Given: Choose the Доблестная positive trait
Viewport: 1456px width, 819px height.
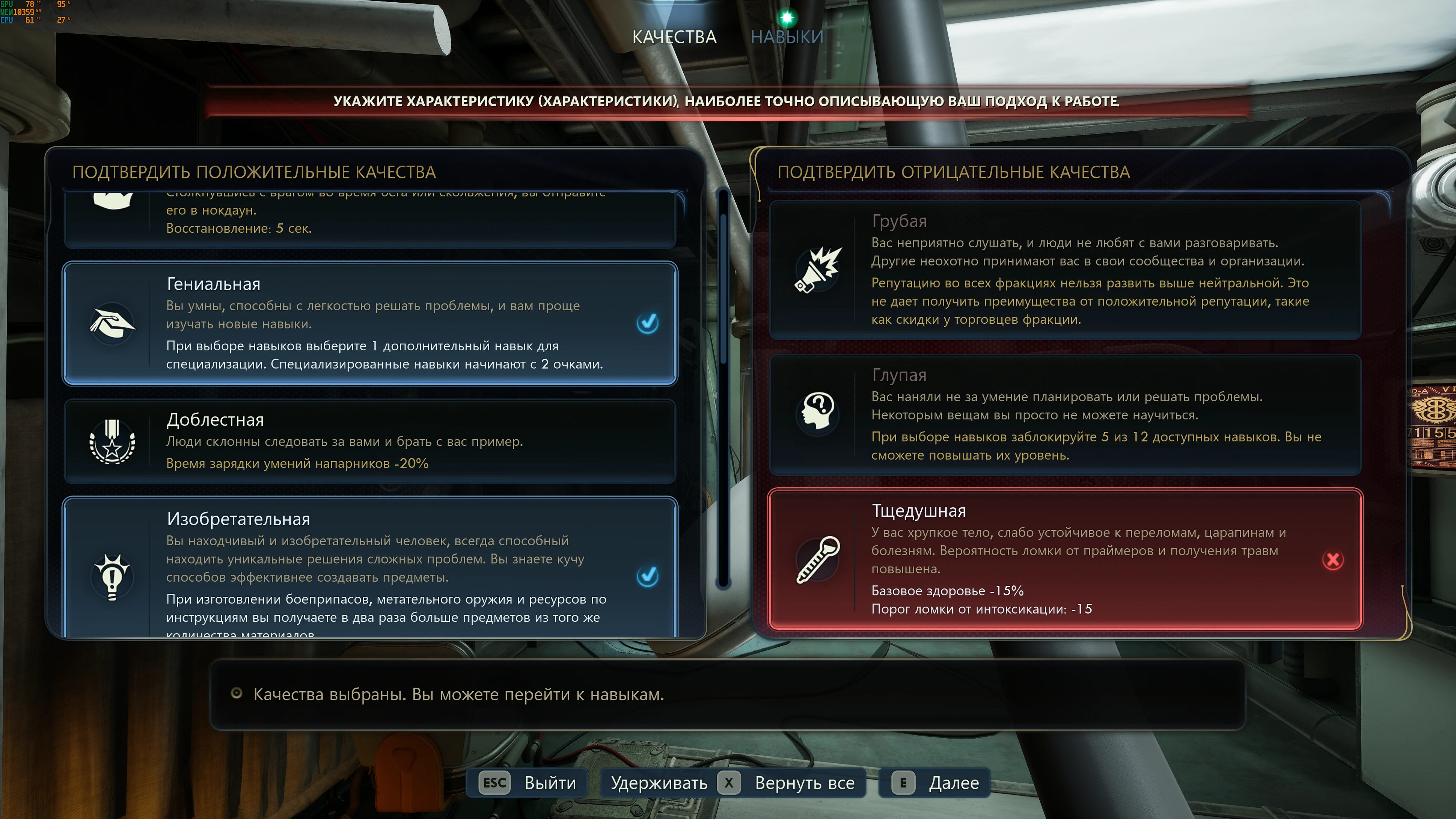Looking at the screenshot, I should 370,441.
